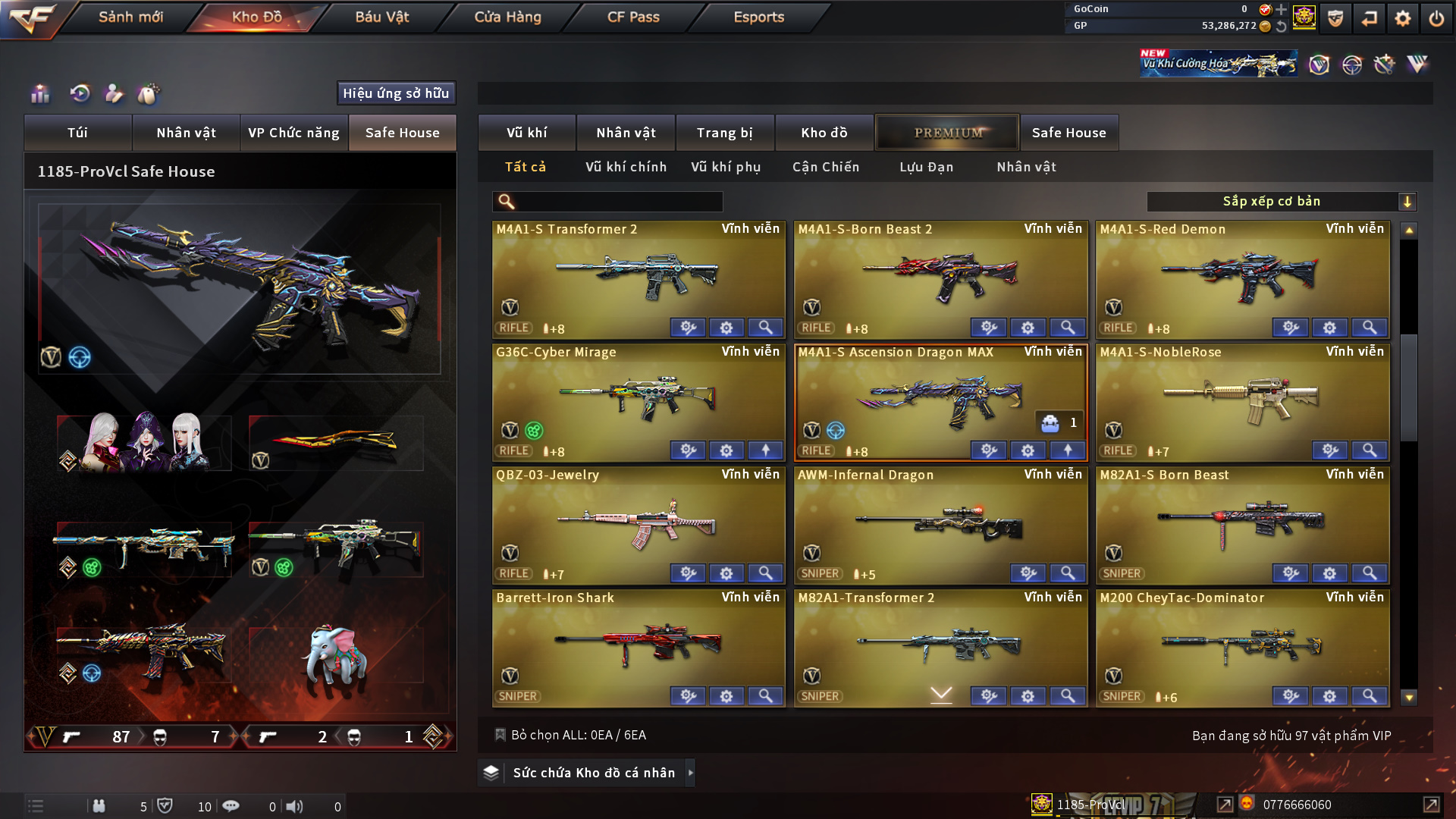
Task: Go to the Cửa Hàng shop
Action: pyautogui.click(x=507, y=17)
